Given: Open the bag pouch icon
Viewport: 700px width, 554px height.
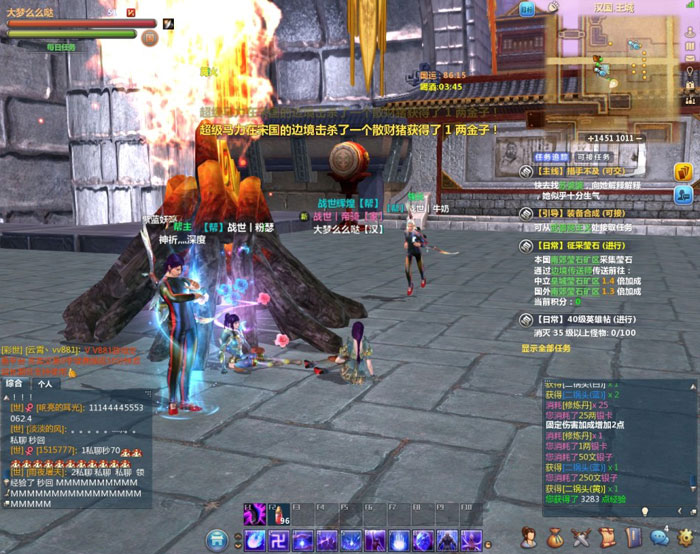Looking at the screenshot, I should [x=555, y=539].
